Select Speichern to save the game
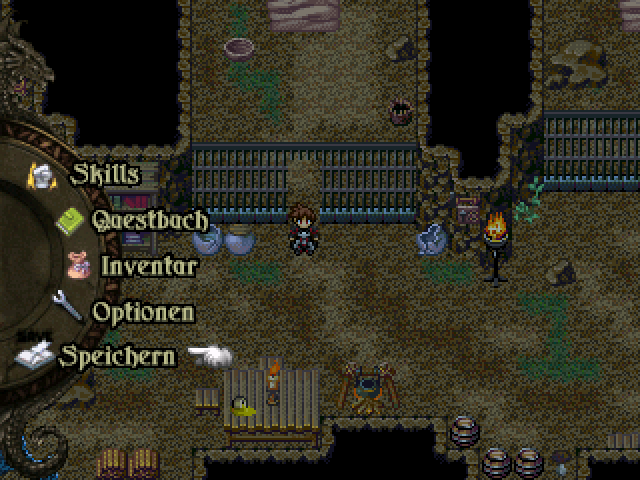Image resolution: width=640 pixels, height=480 pixels. point(117,356)
